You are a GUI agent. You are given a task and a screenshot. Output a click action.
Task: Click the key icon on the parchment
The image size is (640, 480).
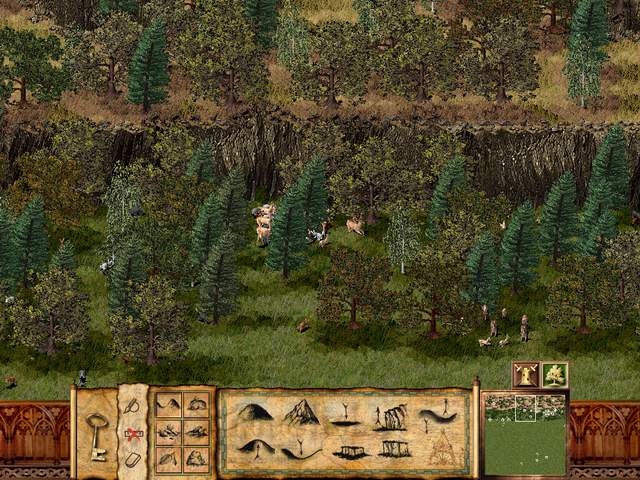click(x=96, y=436)
